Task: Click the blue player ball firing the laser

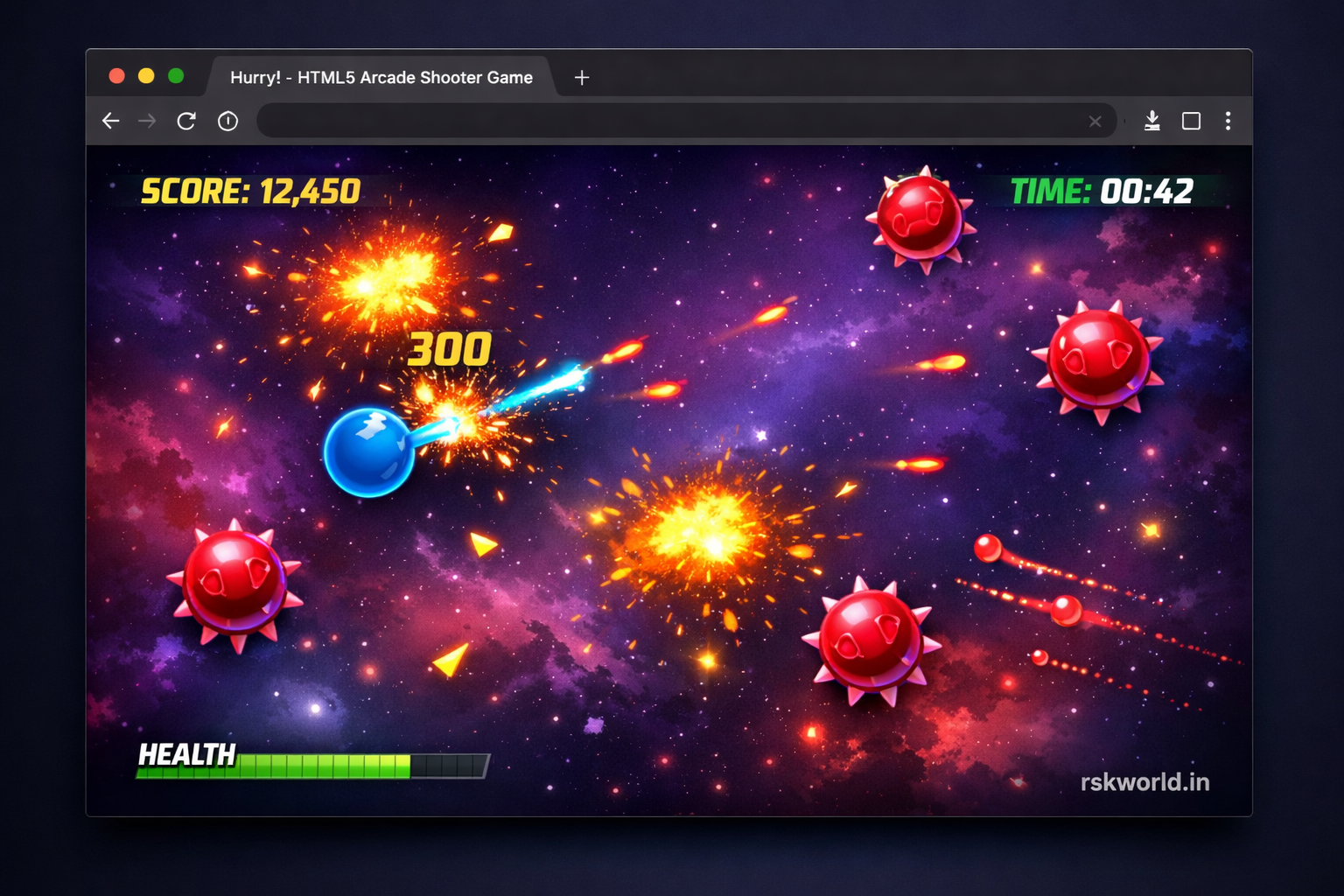Action: tap(371, 452)
